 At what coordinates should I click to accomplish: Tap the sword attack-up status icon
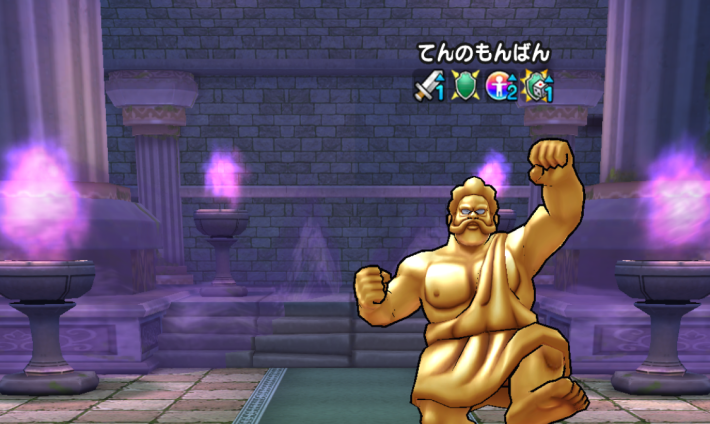tap(429, 87)
